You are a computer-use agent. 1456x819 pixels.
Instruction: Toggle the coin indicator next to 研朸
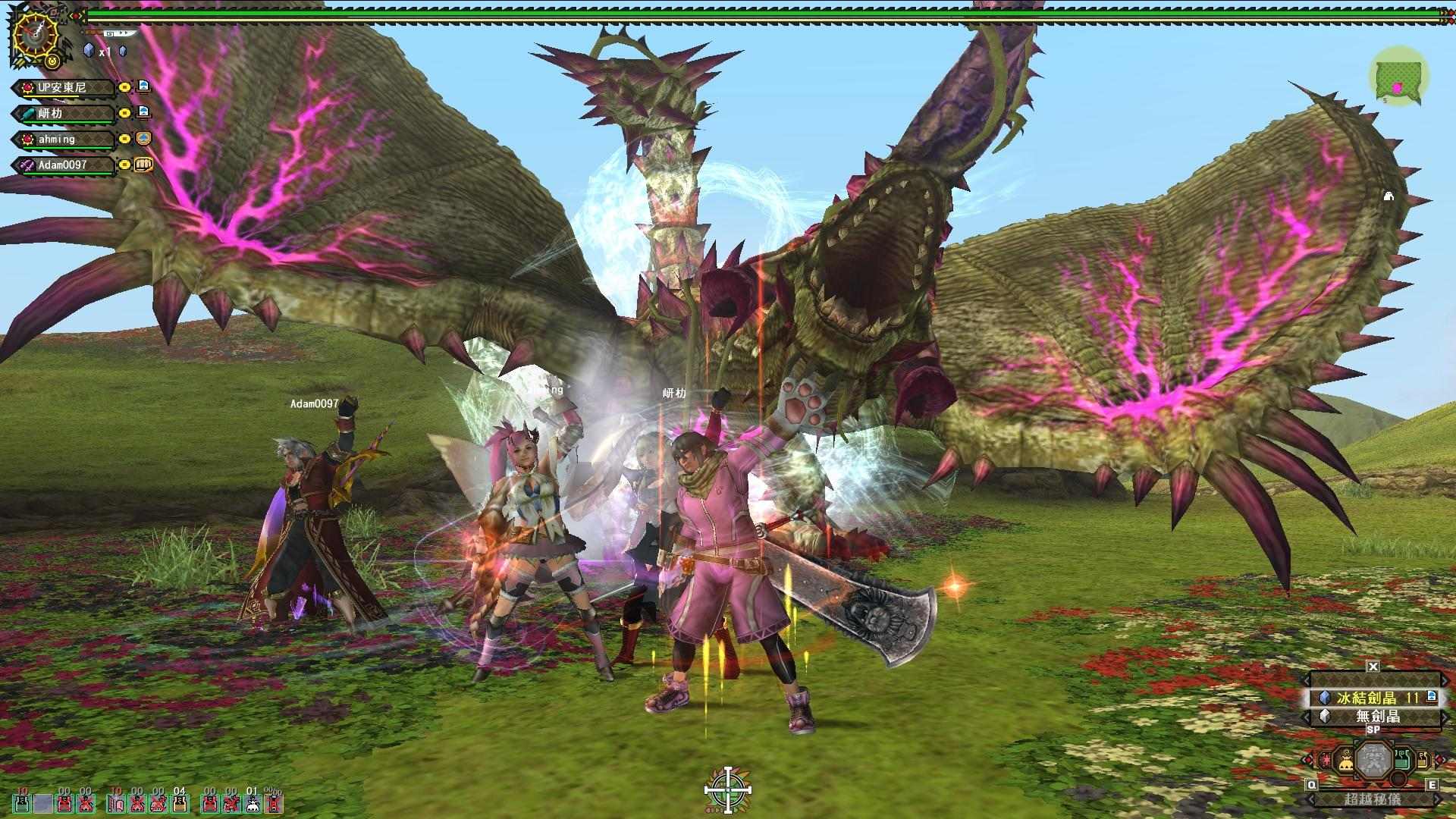coord(124,113)
